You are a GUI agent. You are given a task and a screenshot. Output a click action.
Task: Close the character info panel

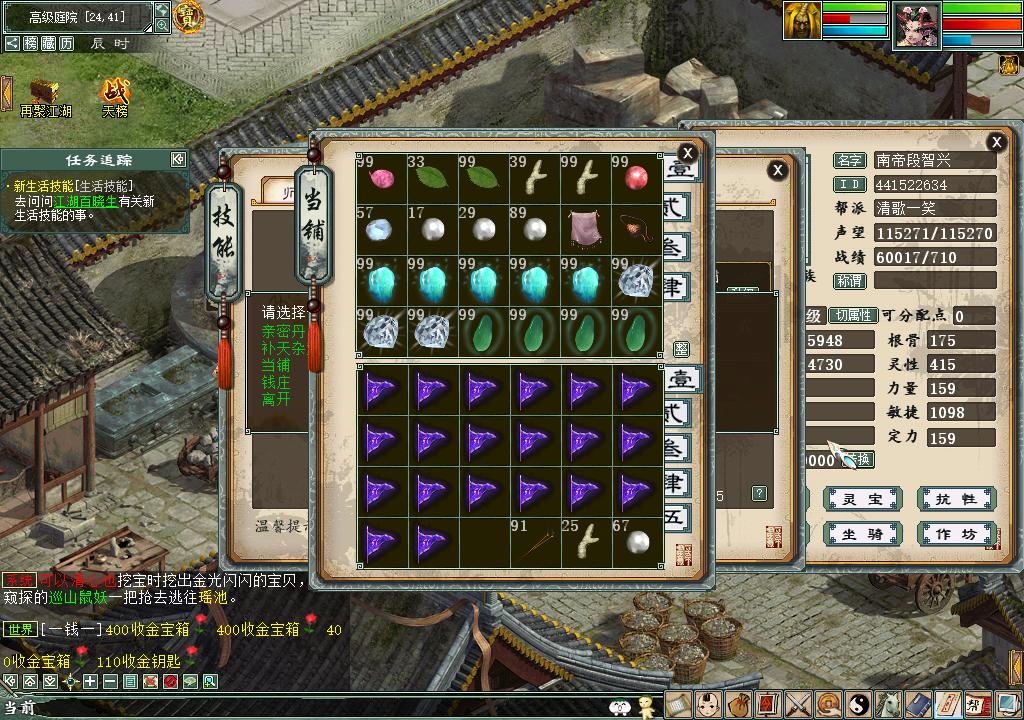(x=995, y=142)
